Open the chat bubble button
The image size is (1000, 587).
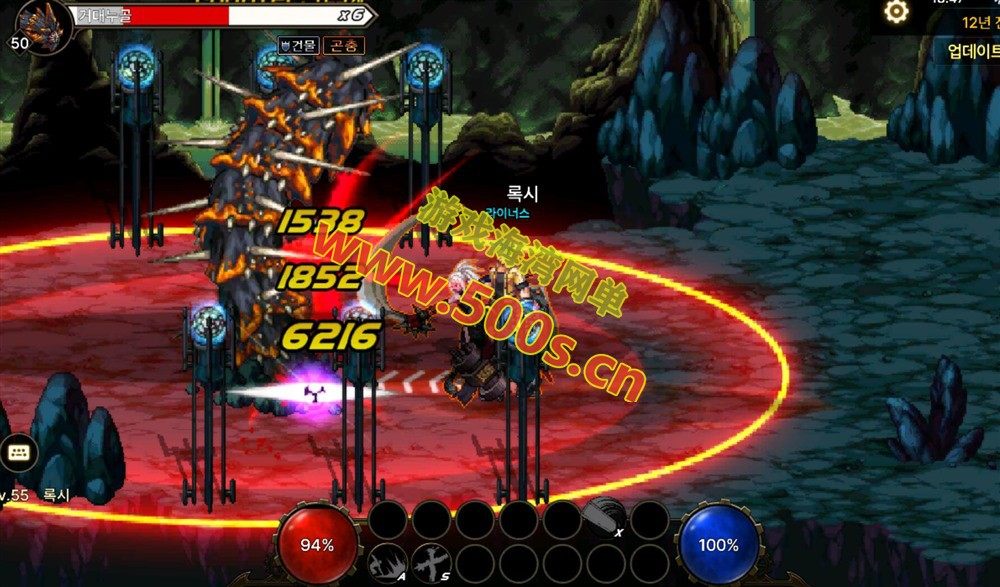tap(18, 453)
